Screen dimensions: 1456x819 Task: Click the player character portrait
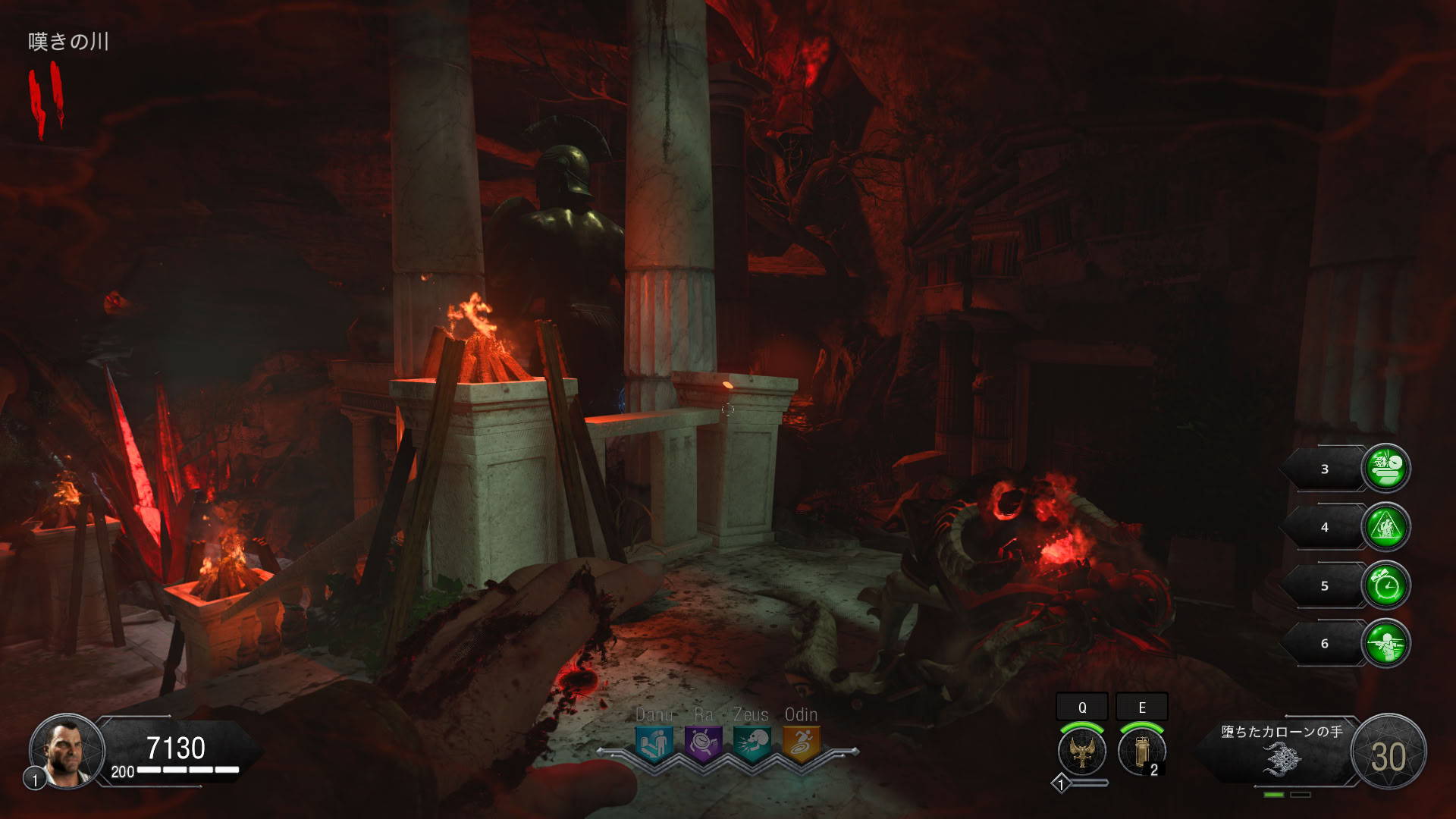click(67, 751)
